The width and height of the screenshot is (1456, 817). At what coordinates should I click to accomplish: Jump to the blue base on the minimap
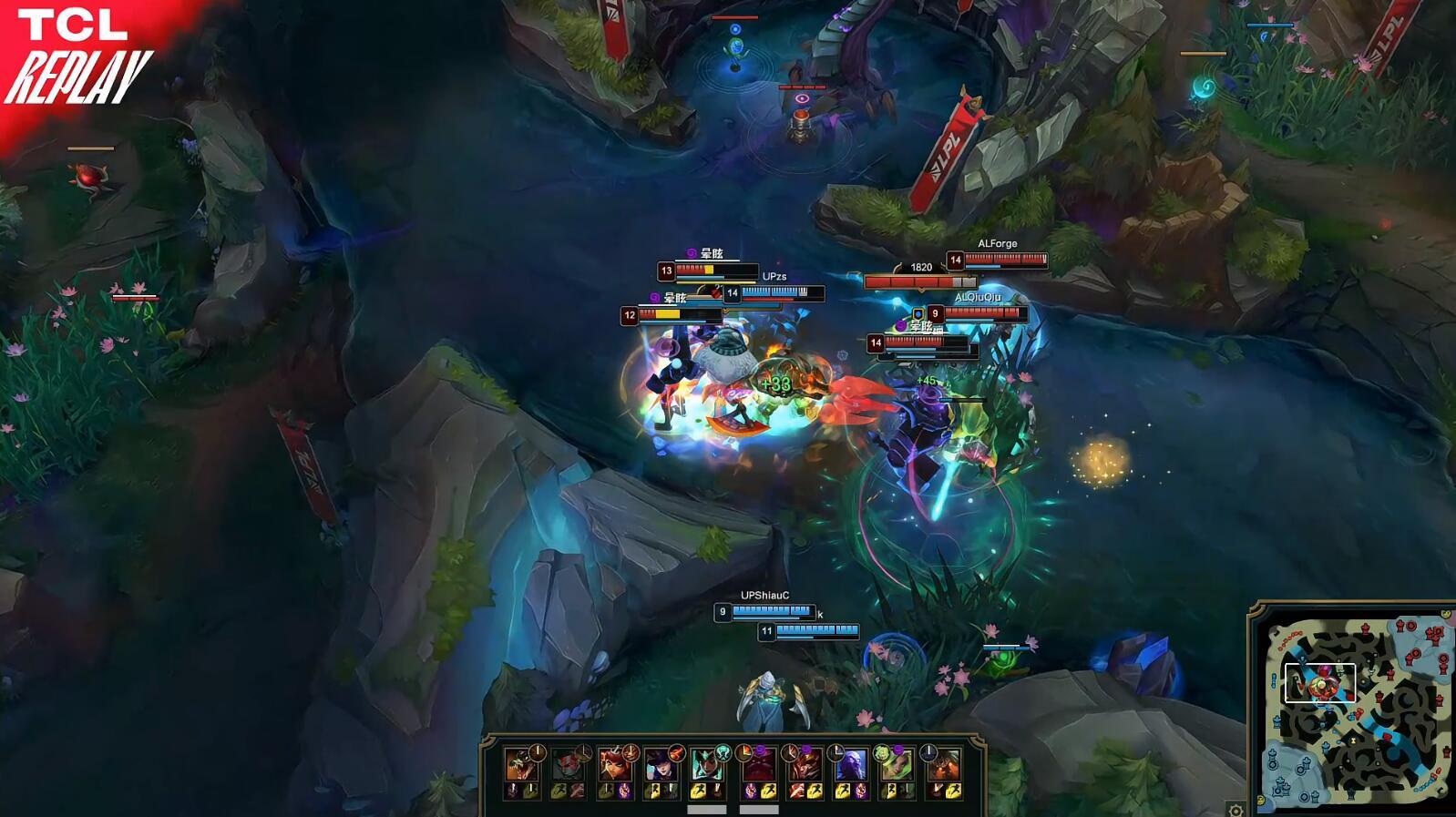1280,784
